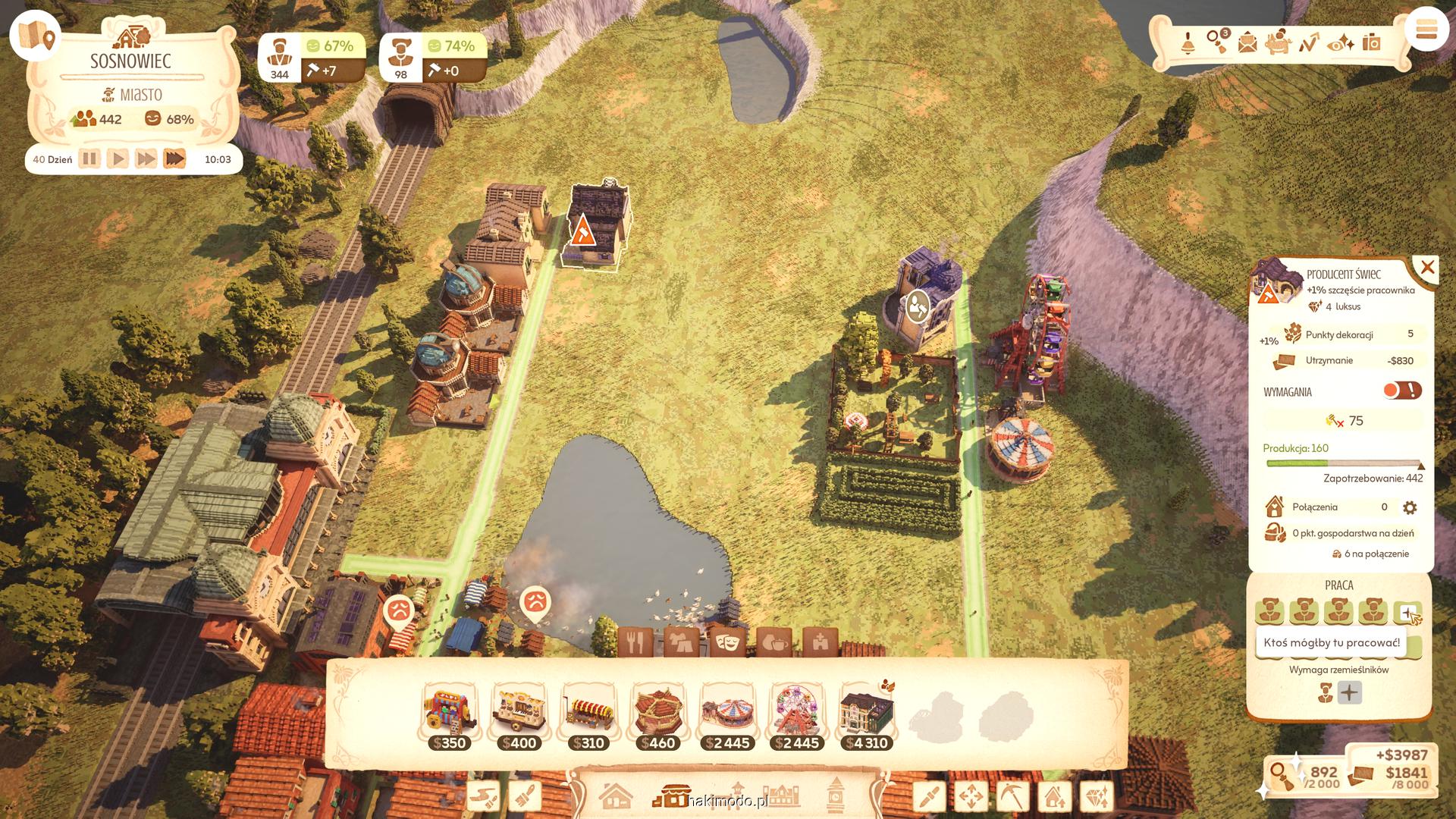Choose the pickaxe demolish tool
Viewport: 1456px width, 819px height.
[x=1012, y=796]
